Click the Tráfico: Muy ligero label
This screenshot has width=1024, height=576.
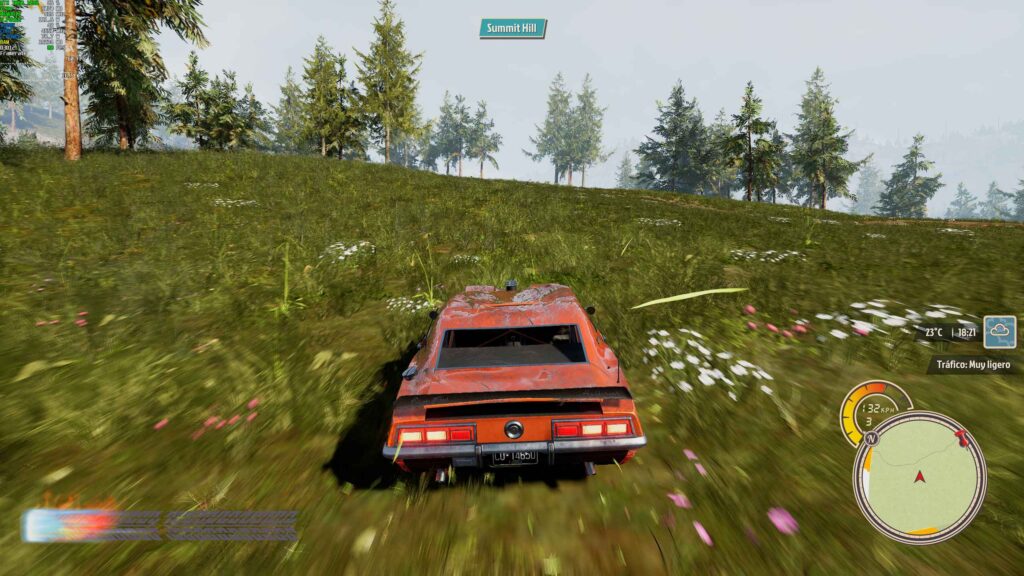(x=973, y=365)
